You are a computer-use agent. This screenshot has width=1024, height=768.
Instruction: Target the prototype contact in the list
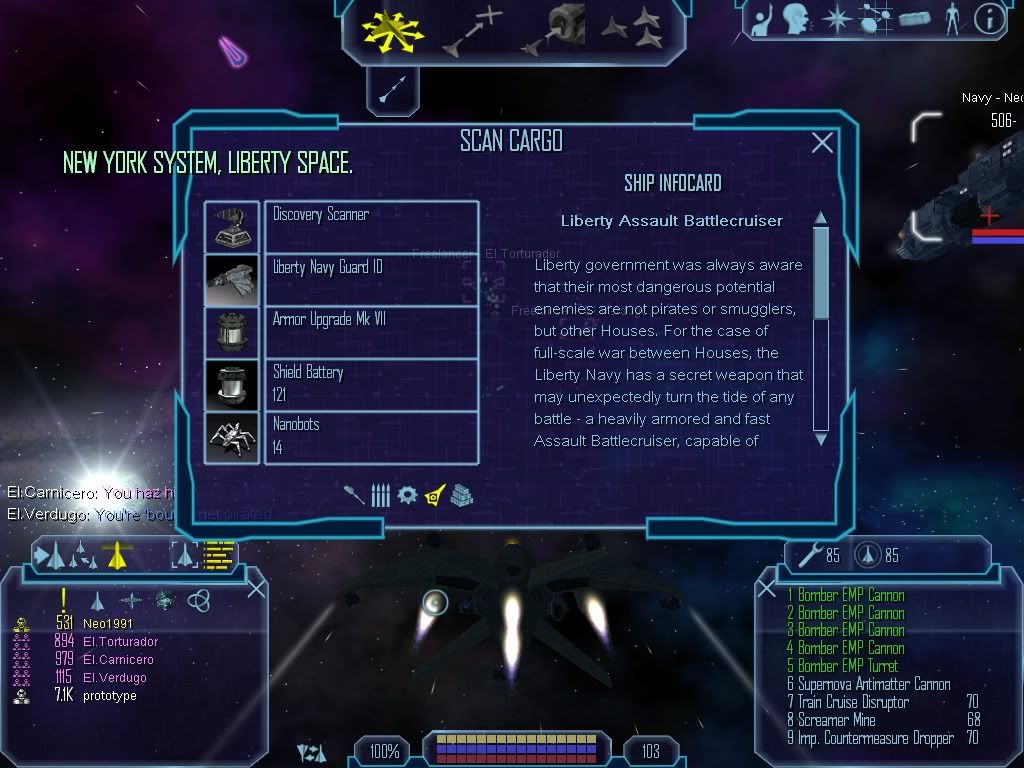pos(109,696)
